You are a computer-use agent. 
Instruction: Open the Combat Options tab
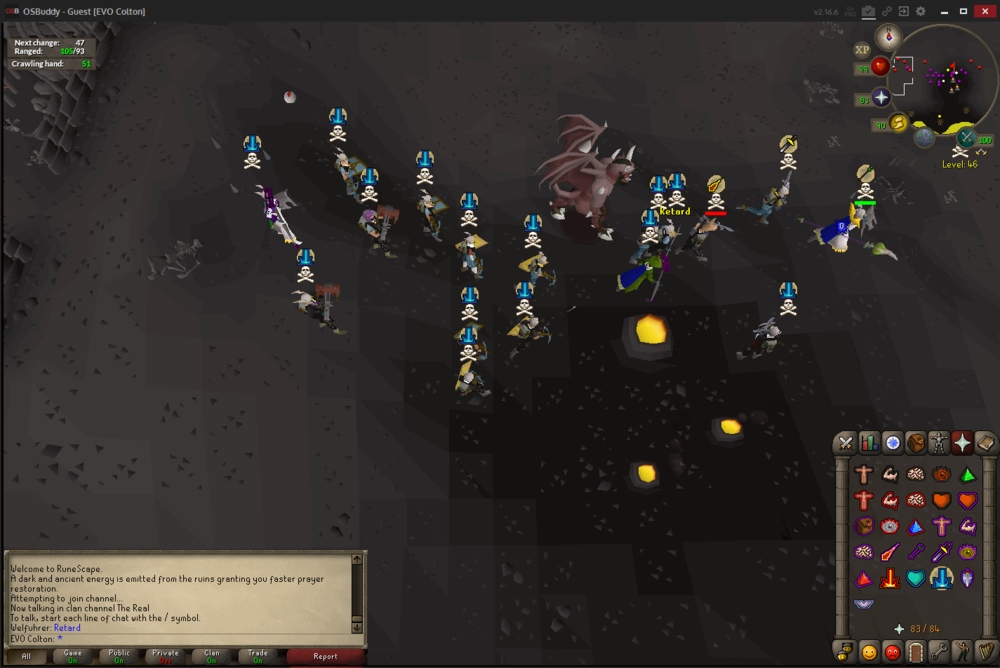tap(846, 442)
